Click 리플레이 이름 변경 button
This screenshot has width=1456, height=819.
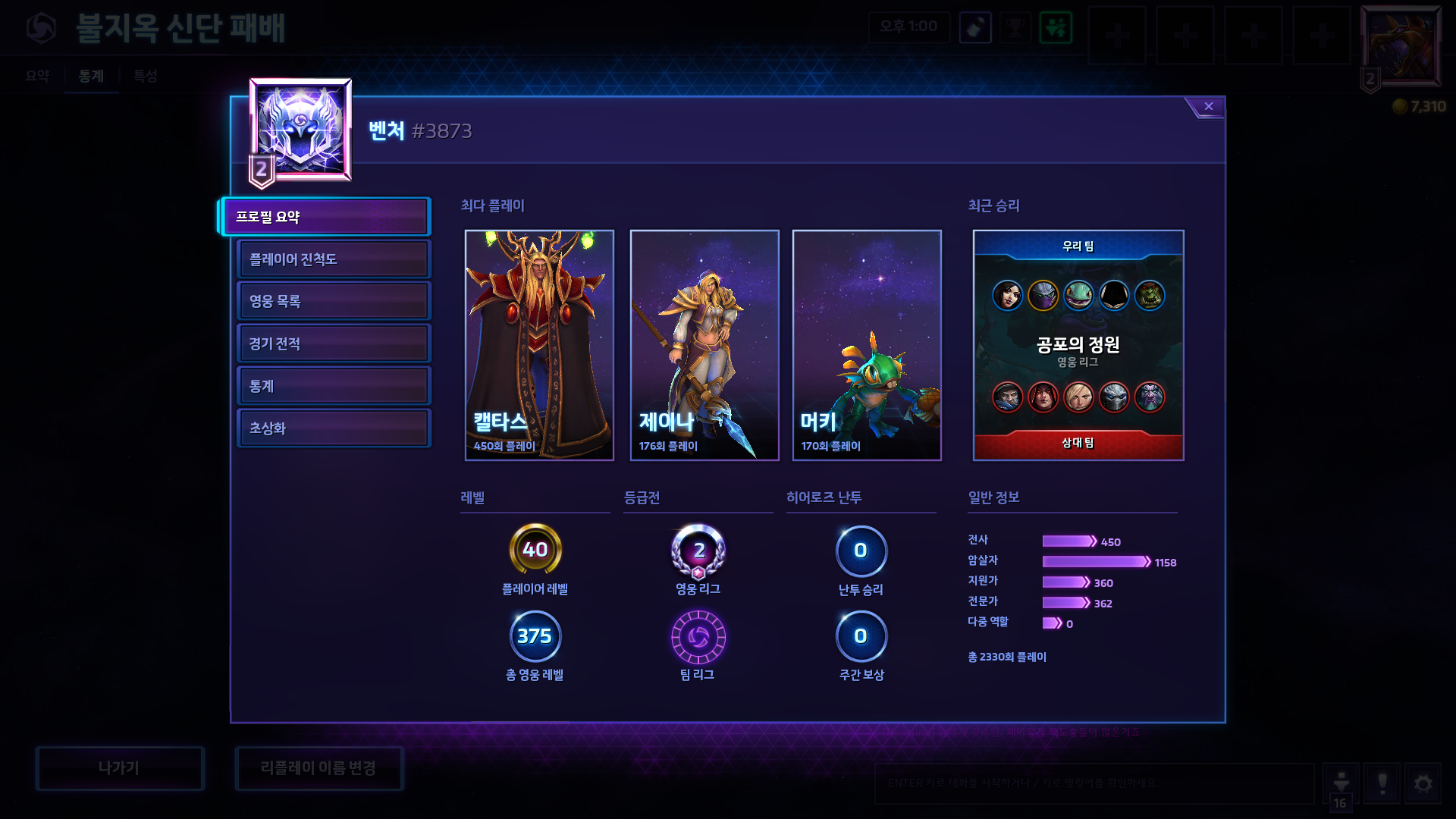coord(318,768)
